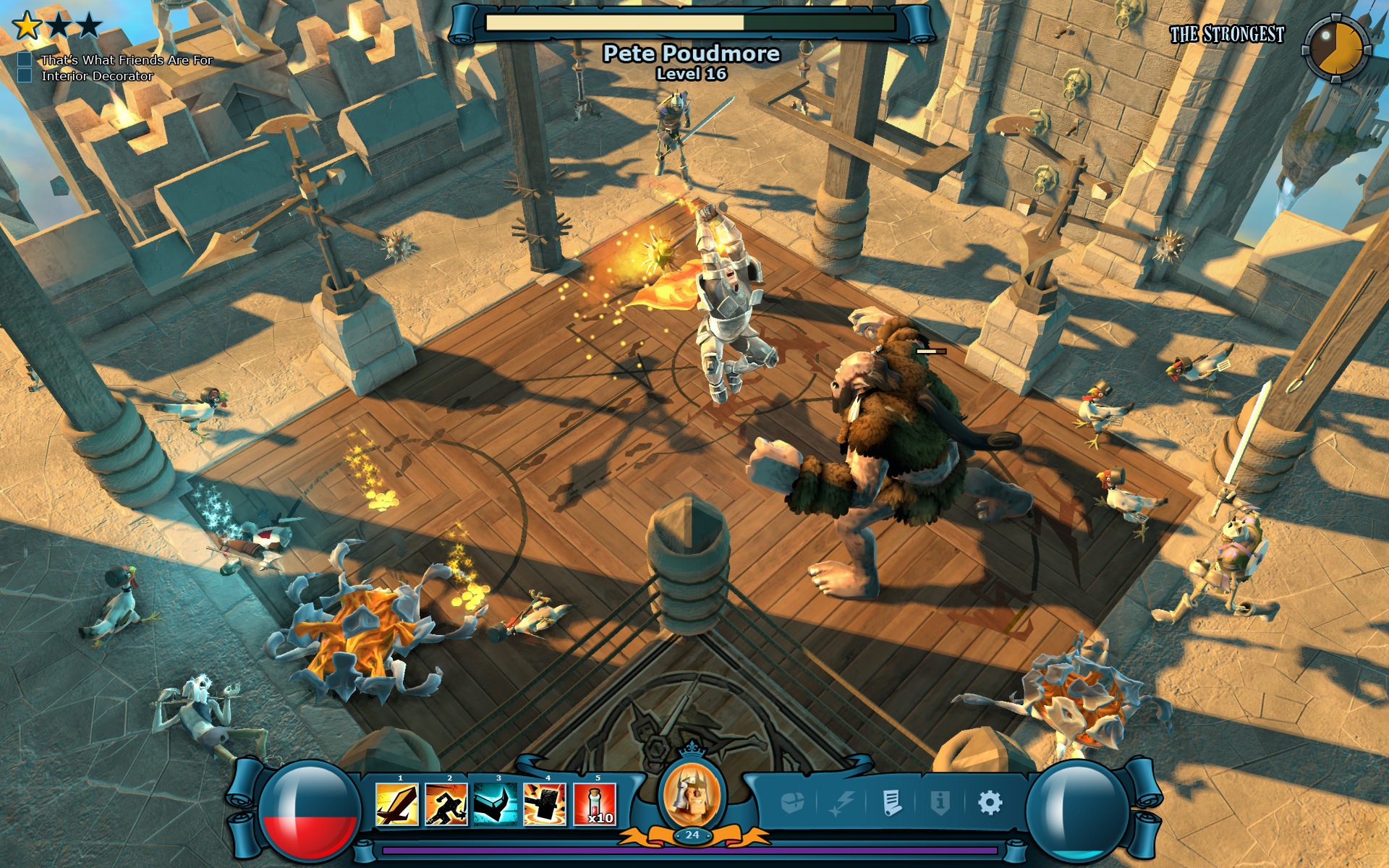The image size is (1389, 868).
Task: Check the That's What Friends Are For objective box
Action: pos(26,61)
